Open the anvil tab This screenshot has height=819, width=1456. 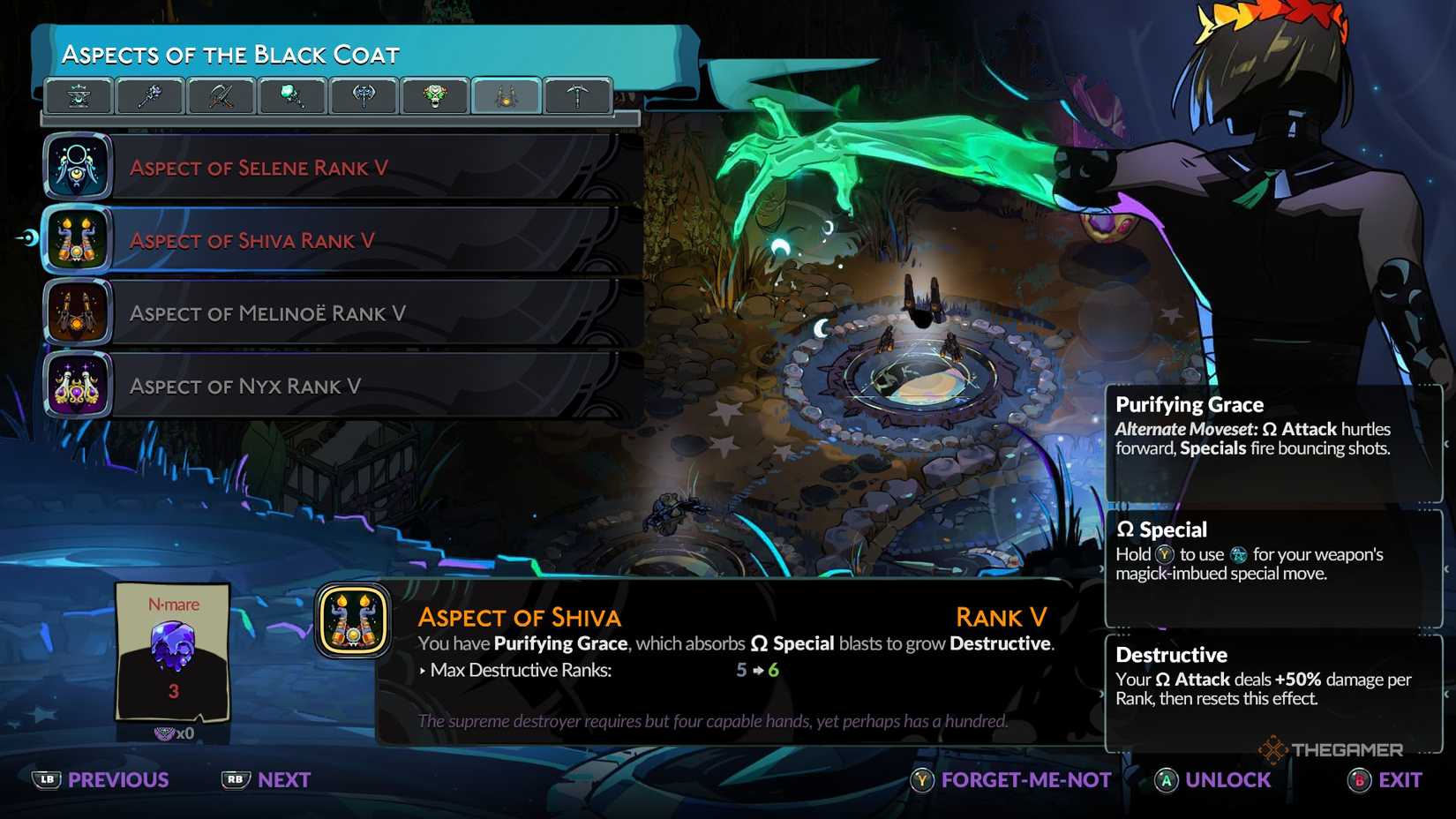[x=79, y=95]
